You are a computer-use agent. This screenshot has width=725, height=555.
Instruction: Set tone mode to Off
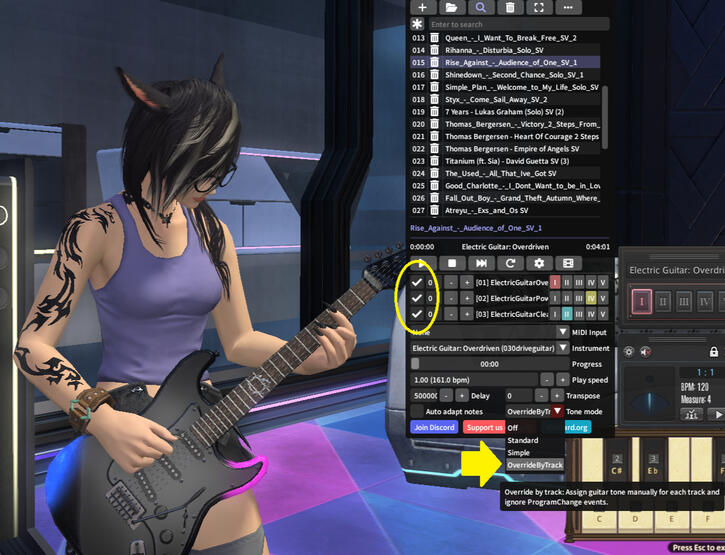click(x=514, y=427)
